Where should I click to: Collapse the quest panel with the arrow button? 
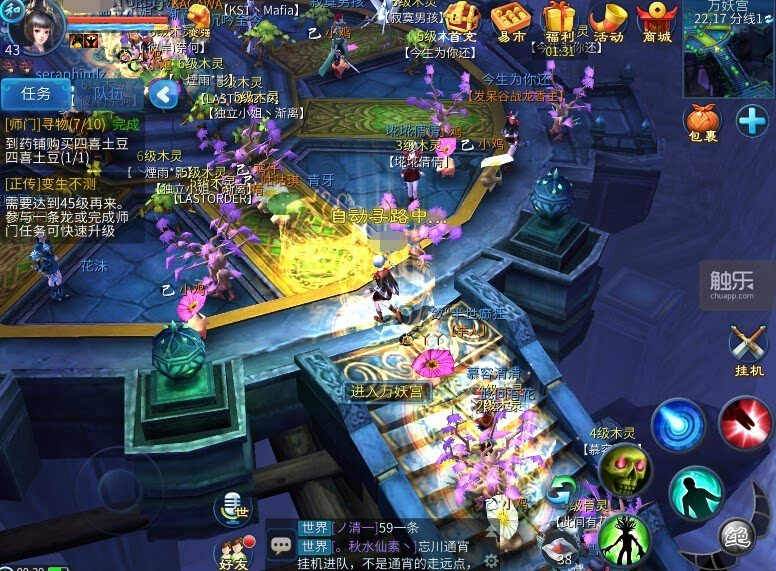(164, 95)
